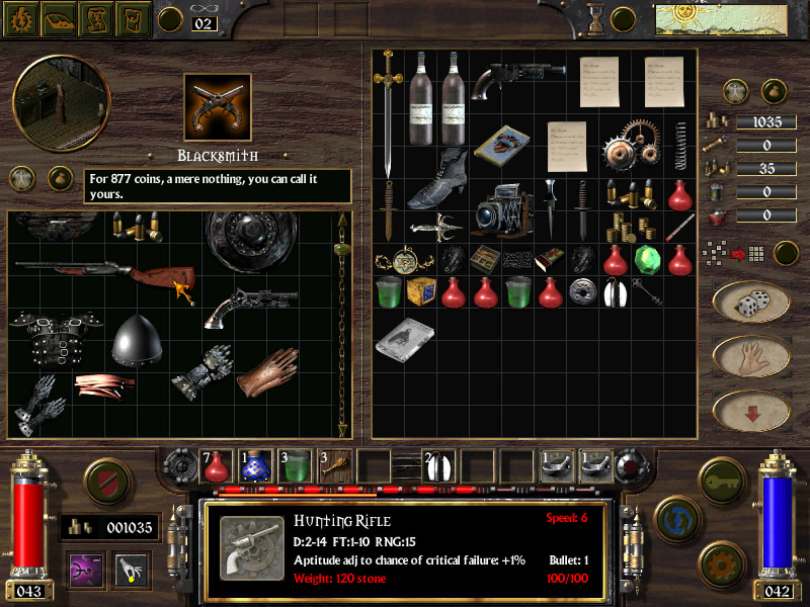Choose the black boot in your inventory
Viewport: 810px width, 607px height.
[x=437, y=178]
